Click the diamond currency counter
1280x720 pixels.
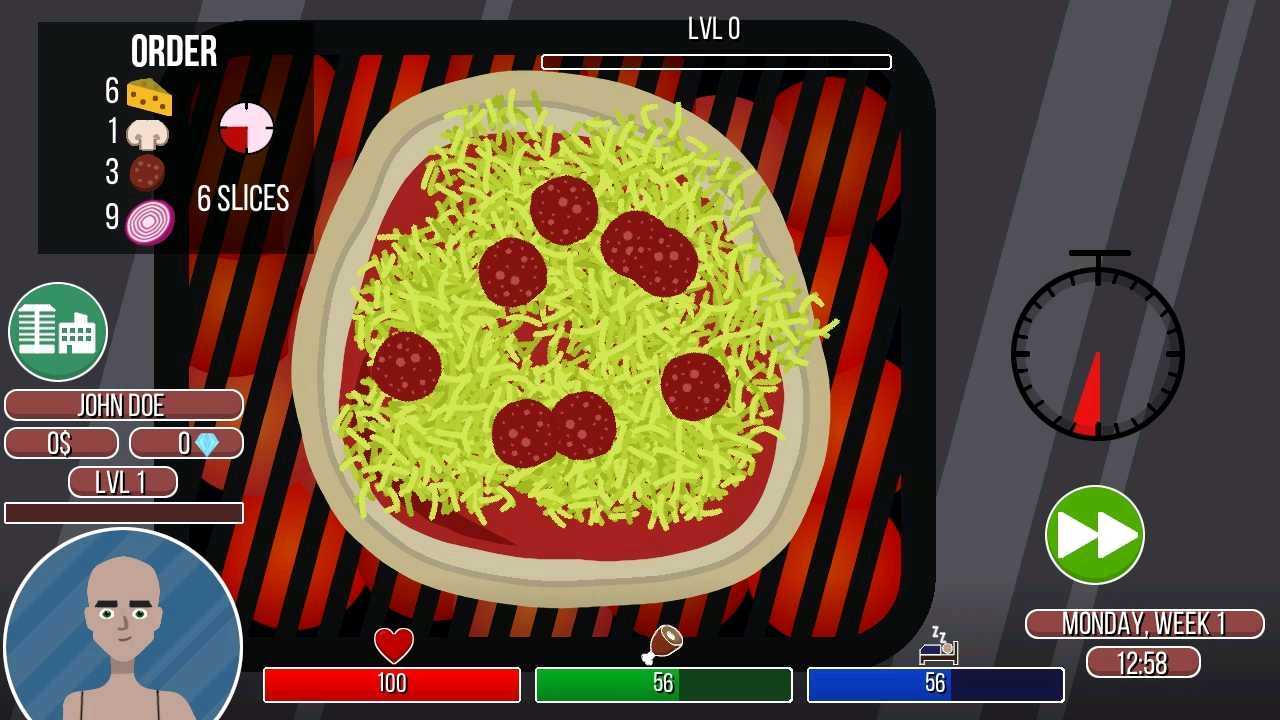186,442
